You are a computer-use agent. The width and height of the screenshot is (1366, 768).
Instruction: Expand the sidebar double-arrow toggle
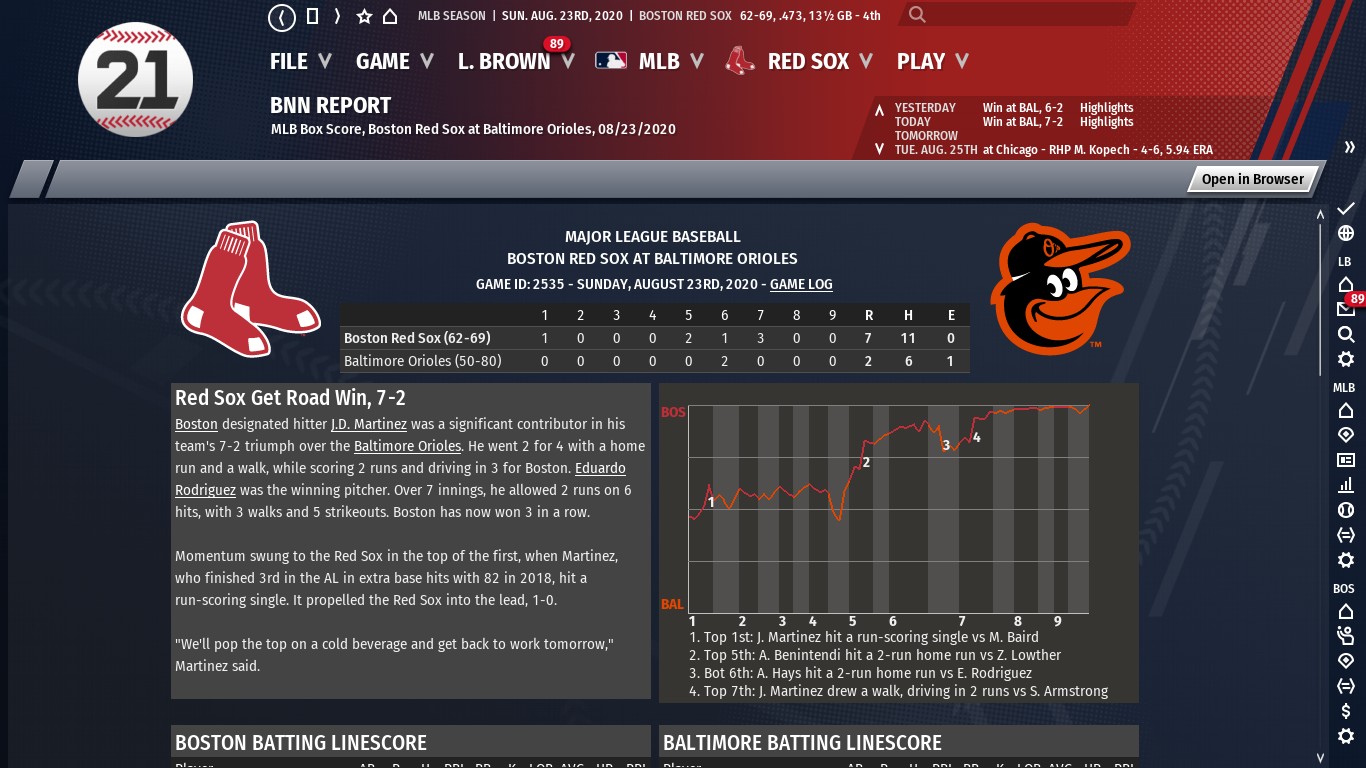(x=1349, y=147)
